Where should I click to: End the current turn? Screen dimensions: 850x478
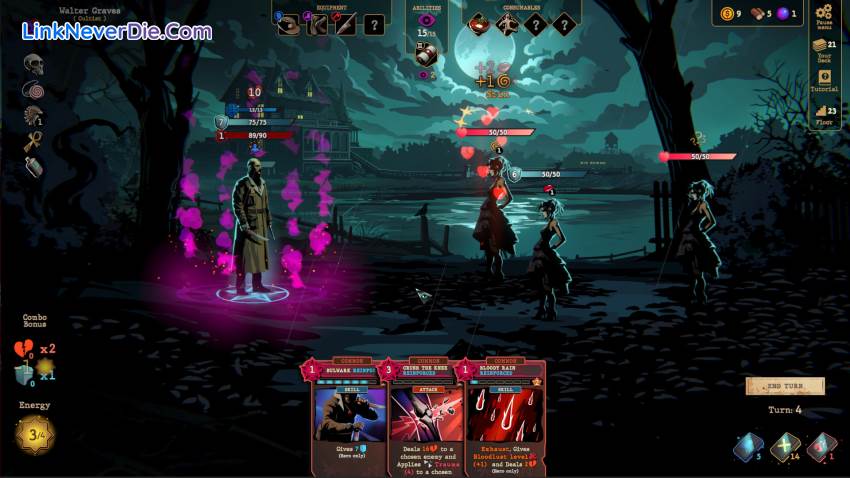coord(785,386)
